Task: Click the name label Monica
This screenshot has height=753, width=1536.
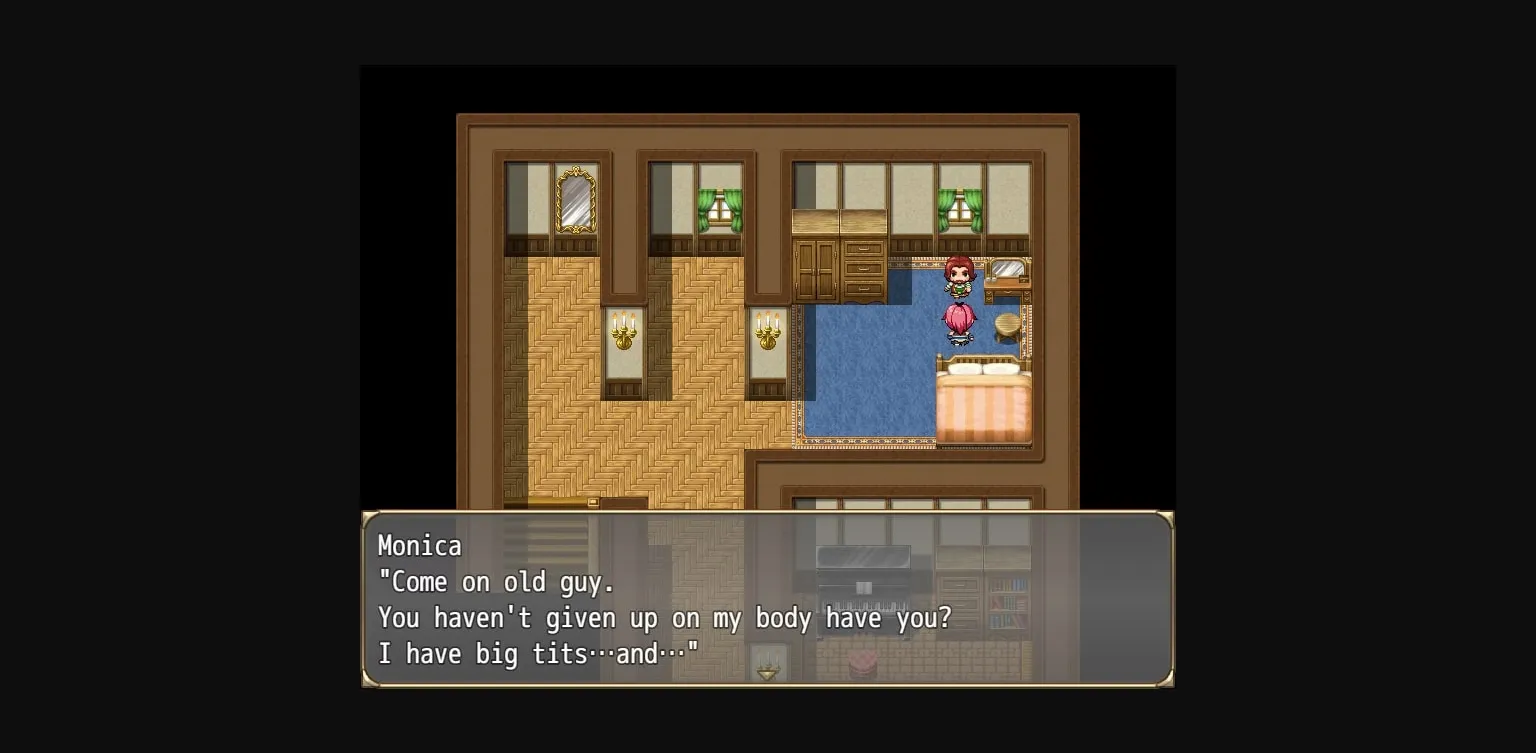Action: click(419, 546)
